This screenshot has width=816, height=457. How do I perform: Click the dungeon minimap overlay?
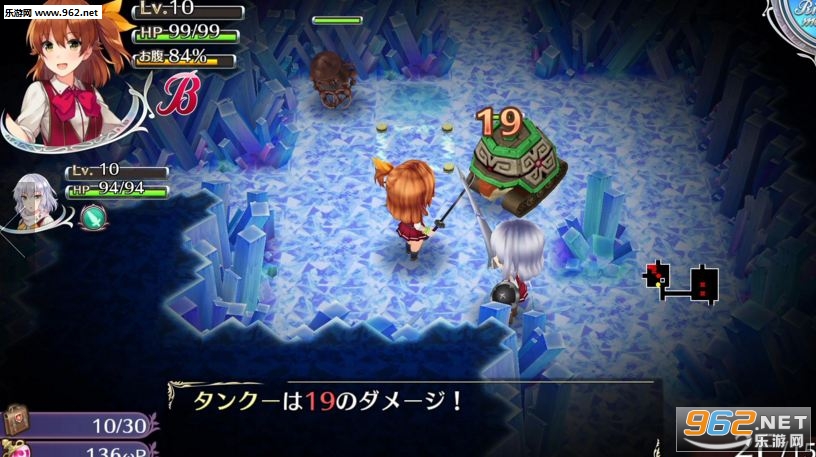pos(682,281)
